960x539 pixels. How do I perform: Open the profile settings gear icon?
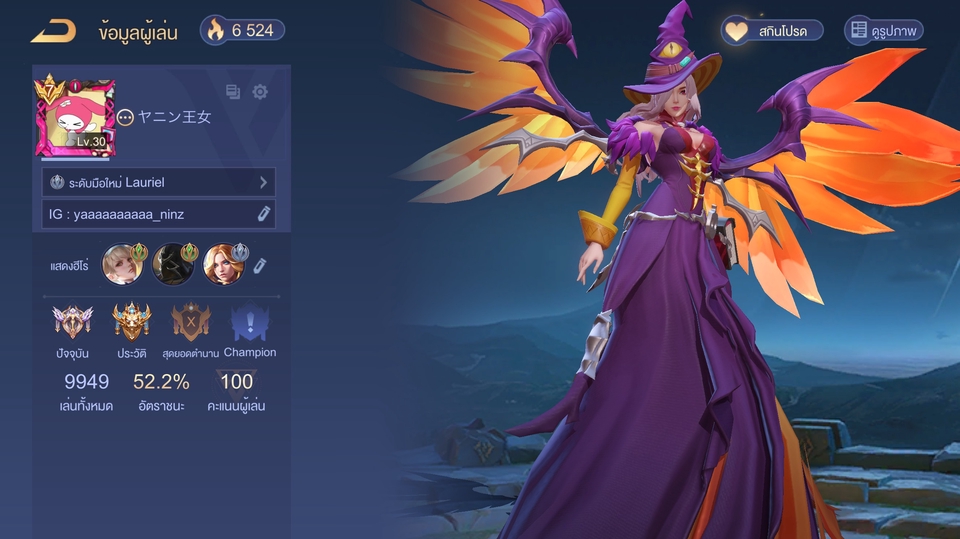point(260,92)
